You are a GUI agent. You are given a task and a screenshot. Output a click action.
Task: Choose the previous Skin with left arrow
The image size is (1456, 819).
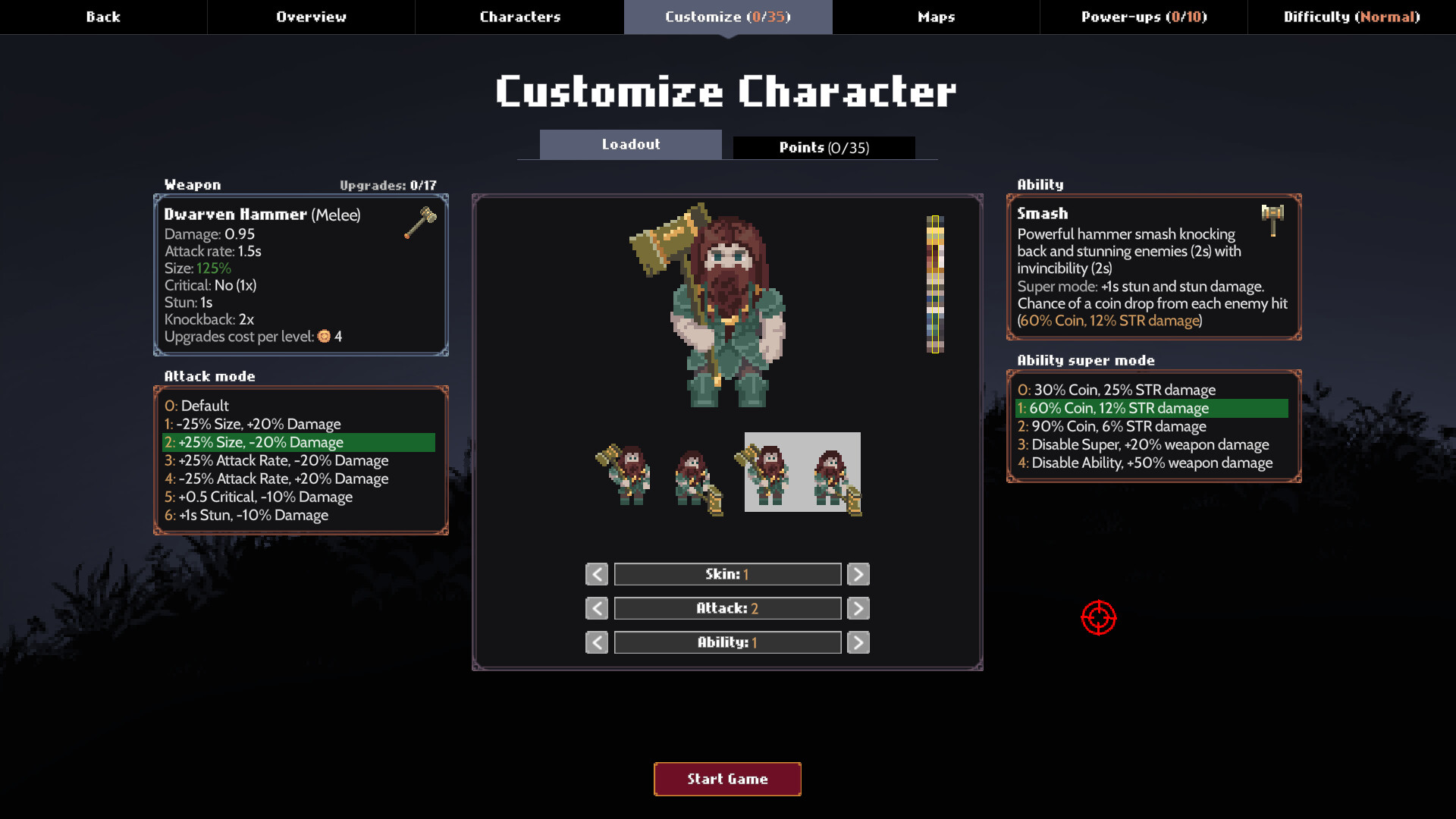coord(597,574)
